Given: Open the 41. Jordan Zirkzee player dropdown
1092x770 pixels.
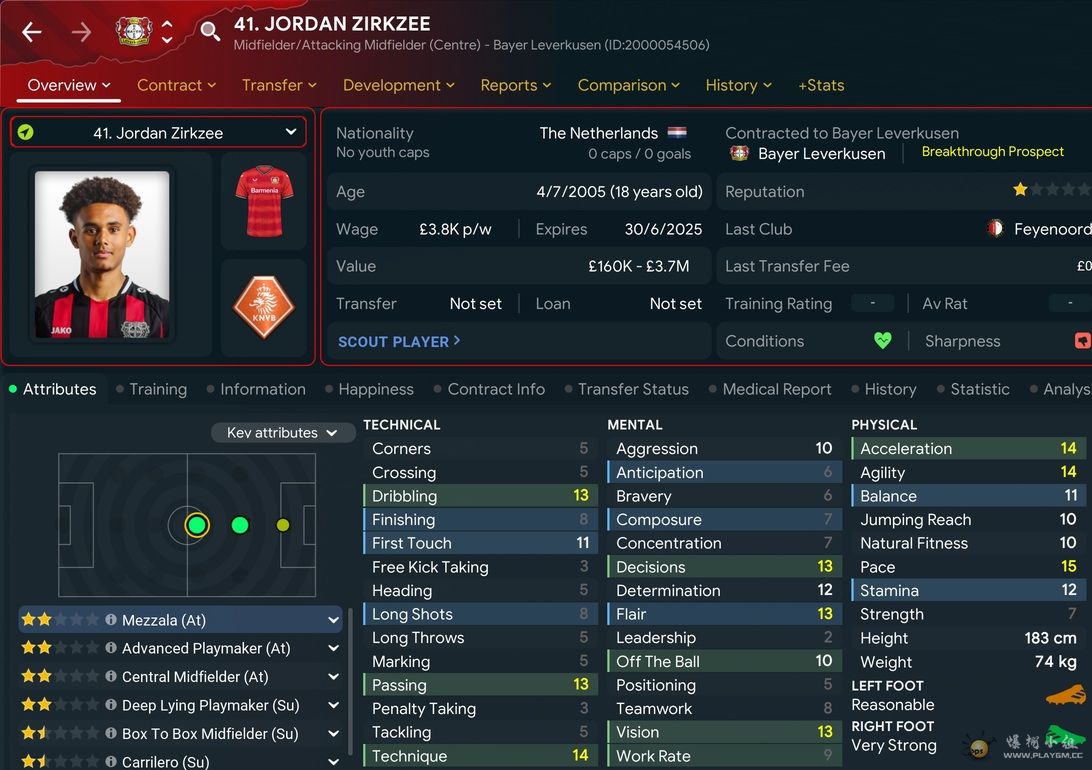Looking at the screenshot, I should coord(158,132).
